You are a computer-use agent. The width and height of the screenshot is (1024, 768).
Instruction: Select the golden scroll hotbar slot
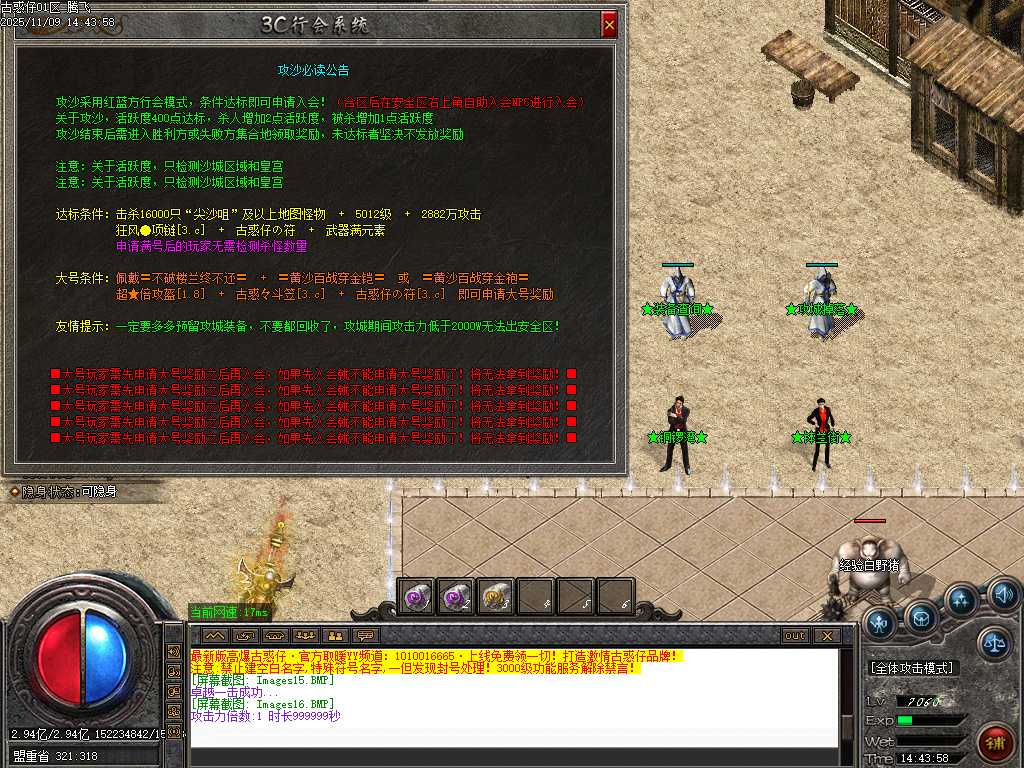[x=495, y=597]
